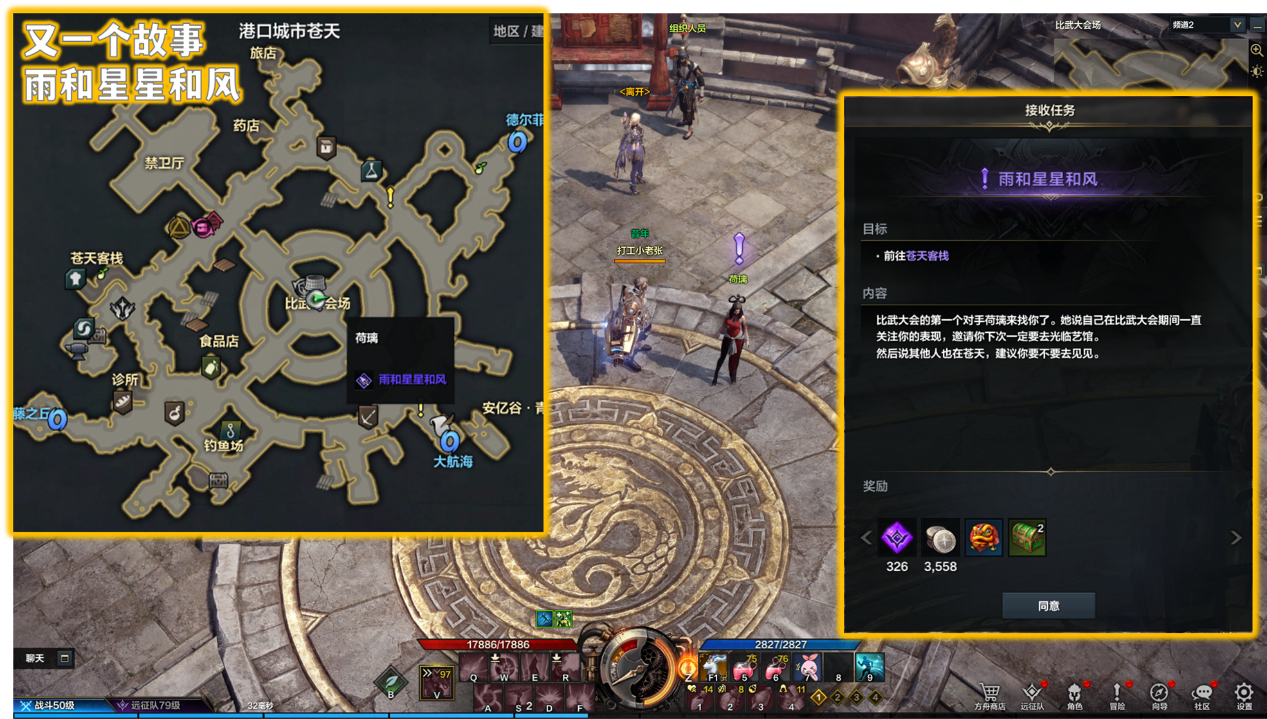Show previous rewards with the left arrow
The width and height of the screenshot is (1267, 719).
click(x=867, y=538)
